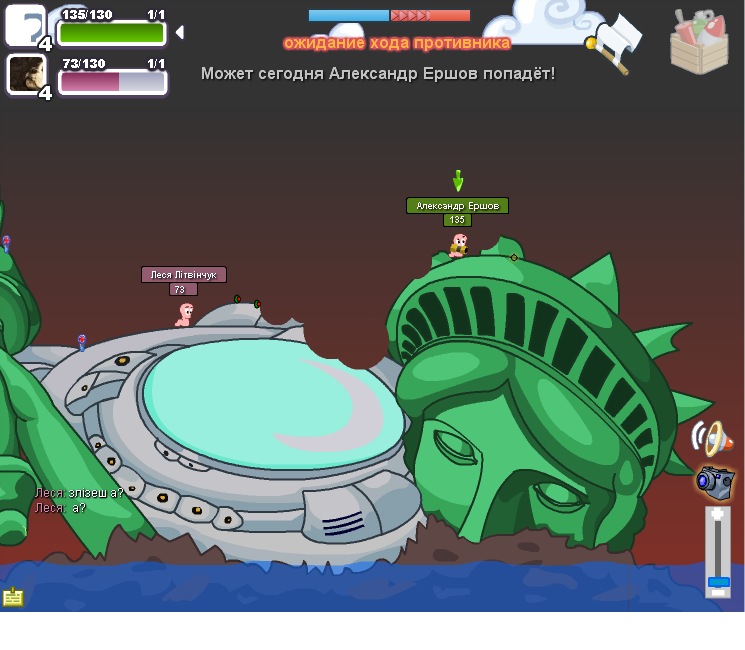Click the camera screenshot icon
The width and height of the screenshot is (745, 650).
pos(714,481)
